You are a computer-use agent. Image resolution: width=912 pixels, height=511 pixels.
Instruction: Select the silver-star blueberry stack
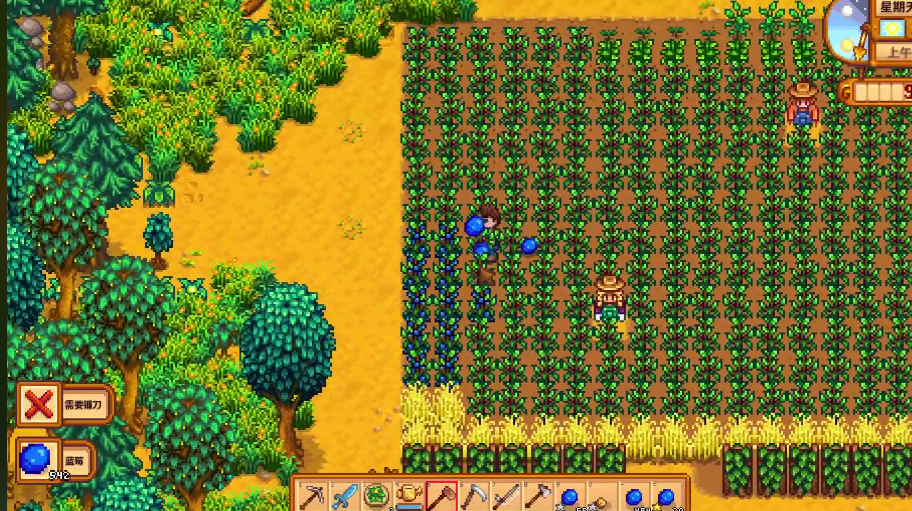[x=569, y=496]
